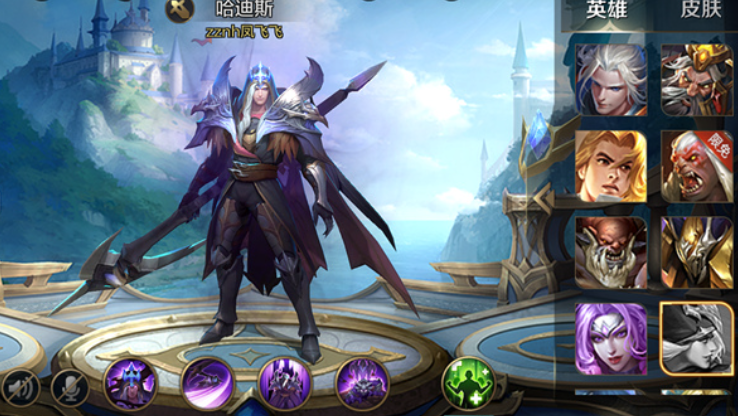Choose the blonde-haired hero portrait
The image size is (738, 416).
click(611, 166)
